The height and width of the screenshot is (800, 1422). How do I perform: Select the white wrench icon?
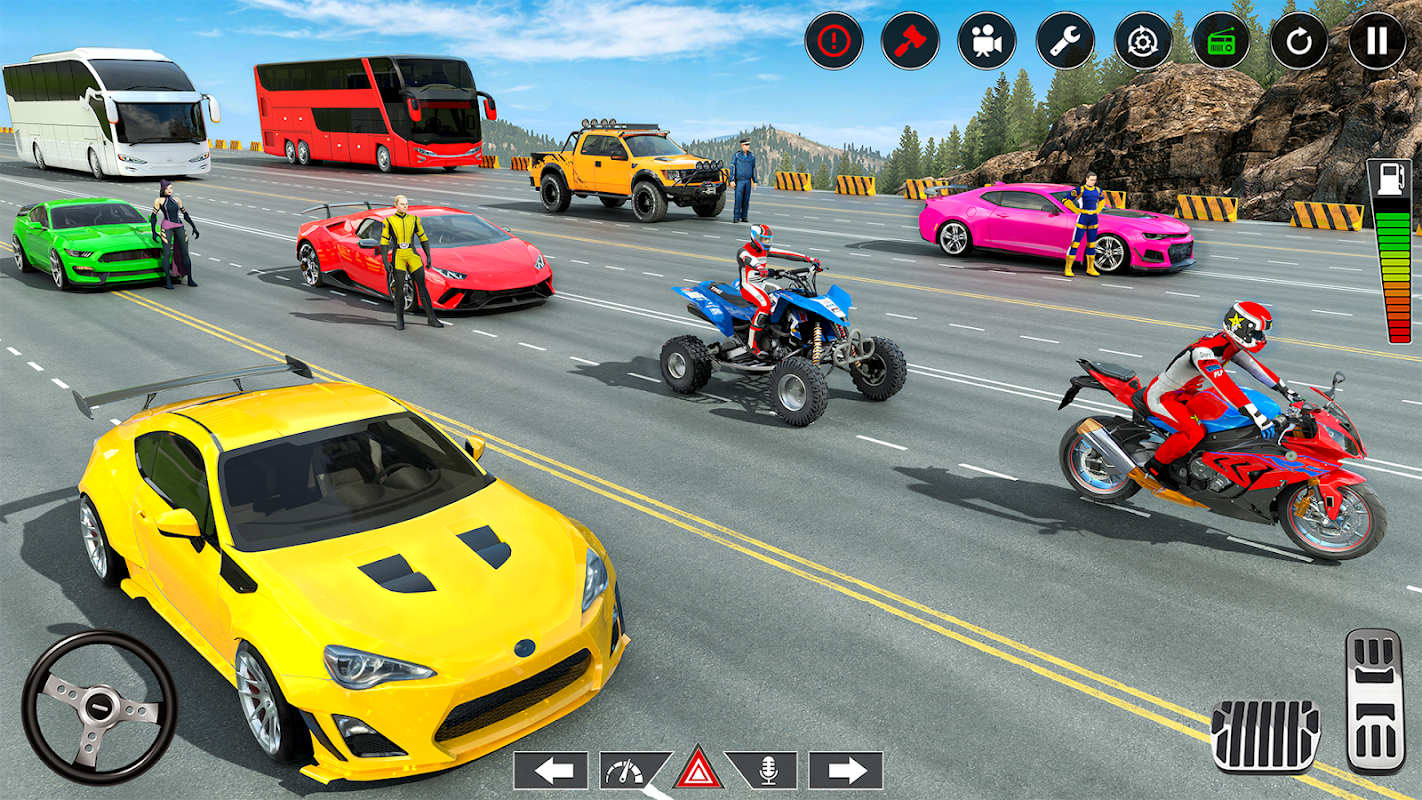(1065, 41)
